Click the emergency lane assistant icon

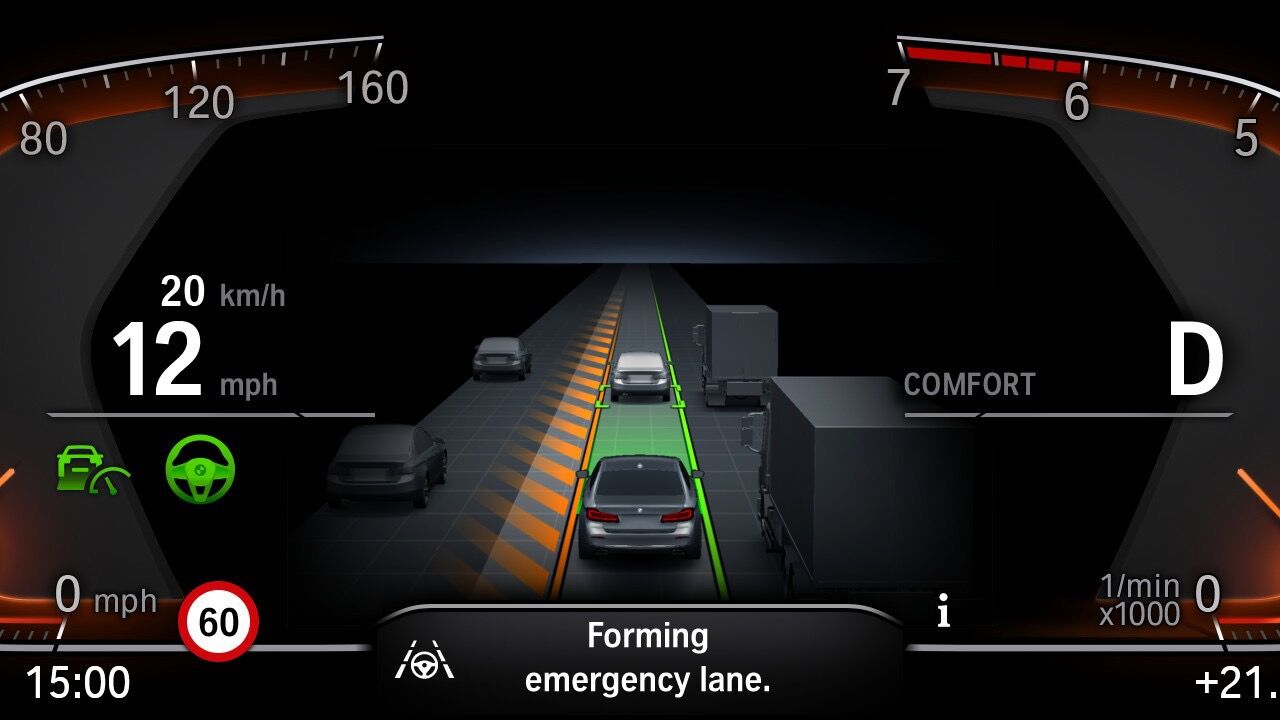click(x=424, y=660)
